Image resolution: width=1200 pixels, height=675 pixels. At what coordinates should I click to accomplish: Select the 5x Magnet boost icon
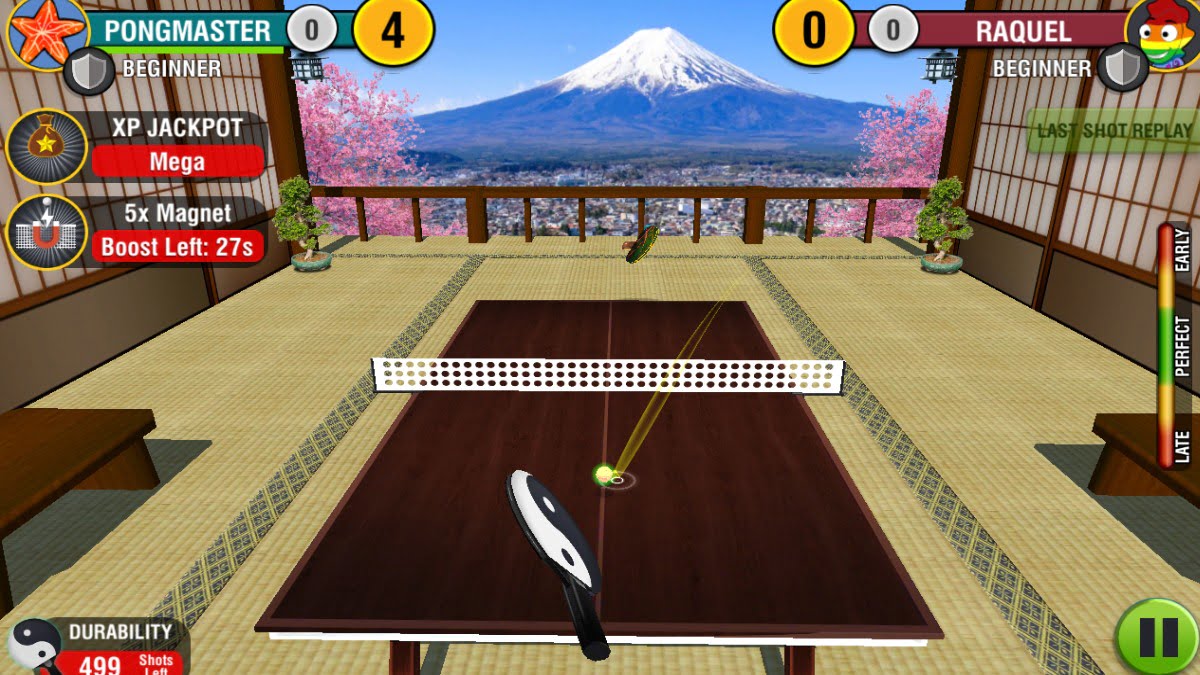(46, 232)
